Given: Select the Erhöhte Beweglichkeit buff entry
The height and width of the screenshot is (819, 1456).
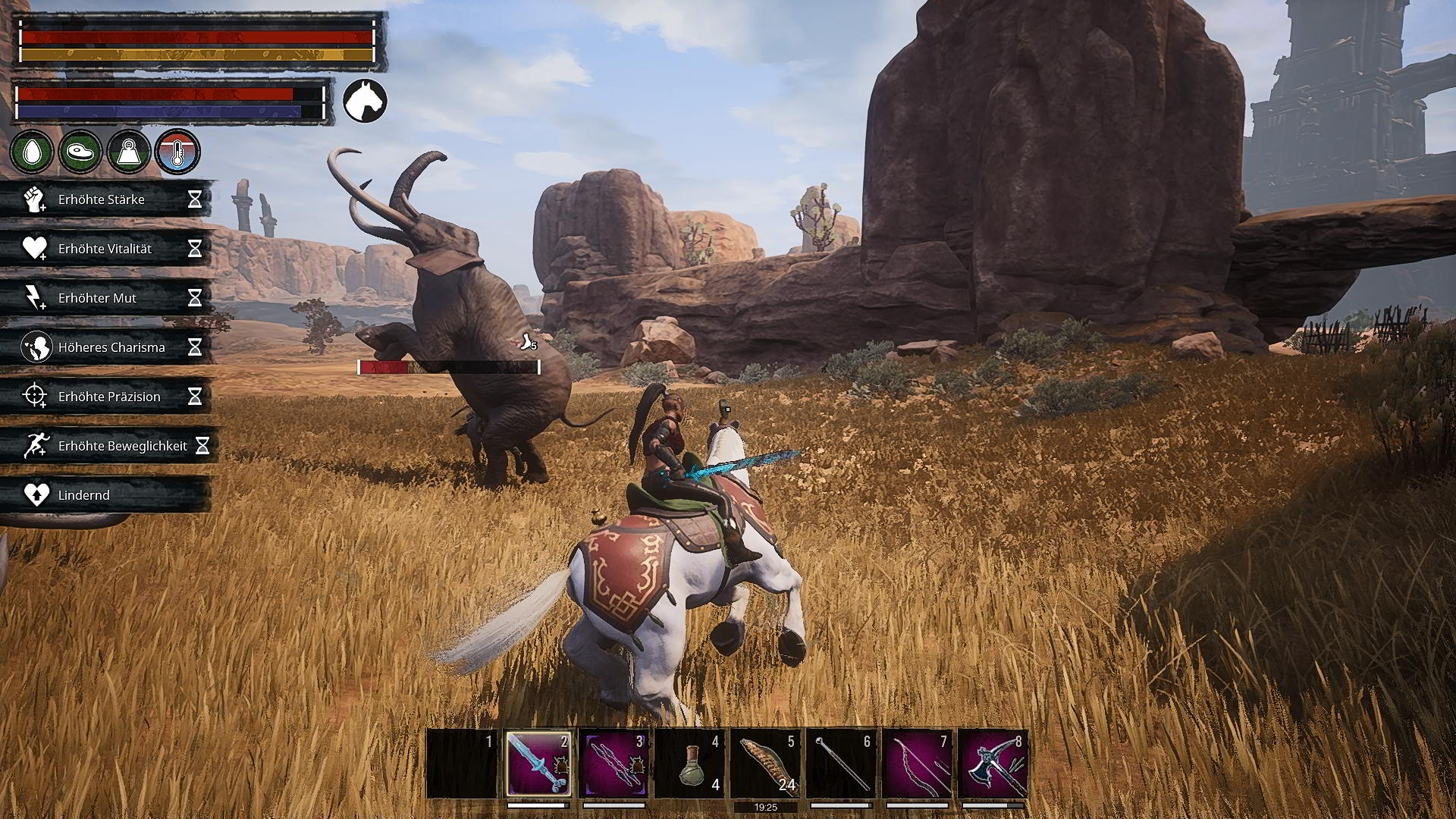Looking at the screenshot, I should tap(110, 446).
